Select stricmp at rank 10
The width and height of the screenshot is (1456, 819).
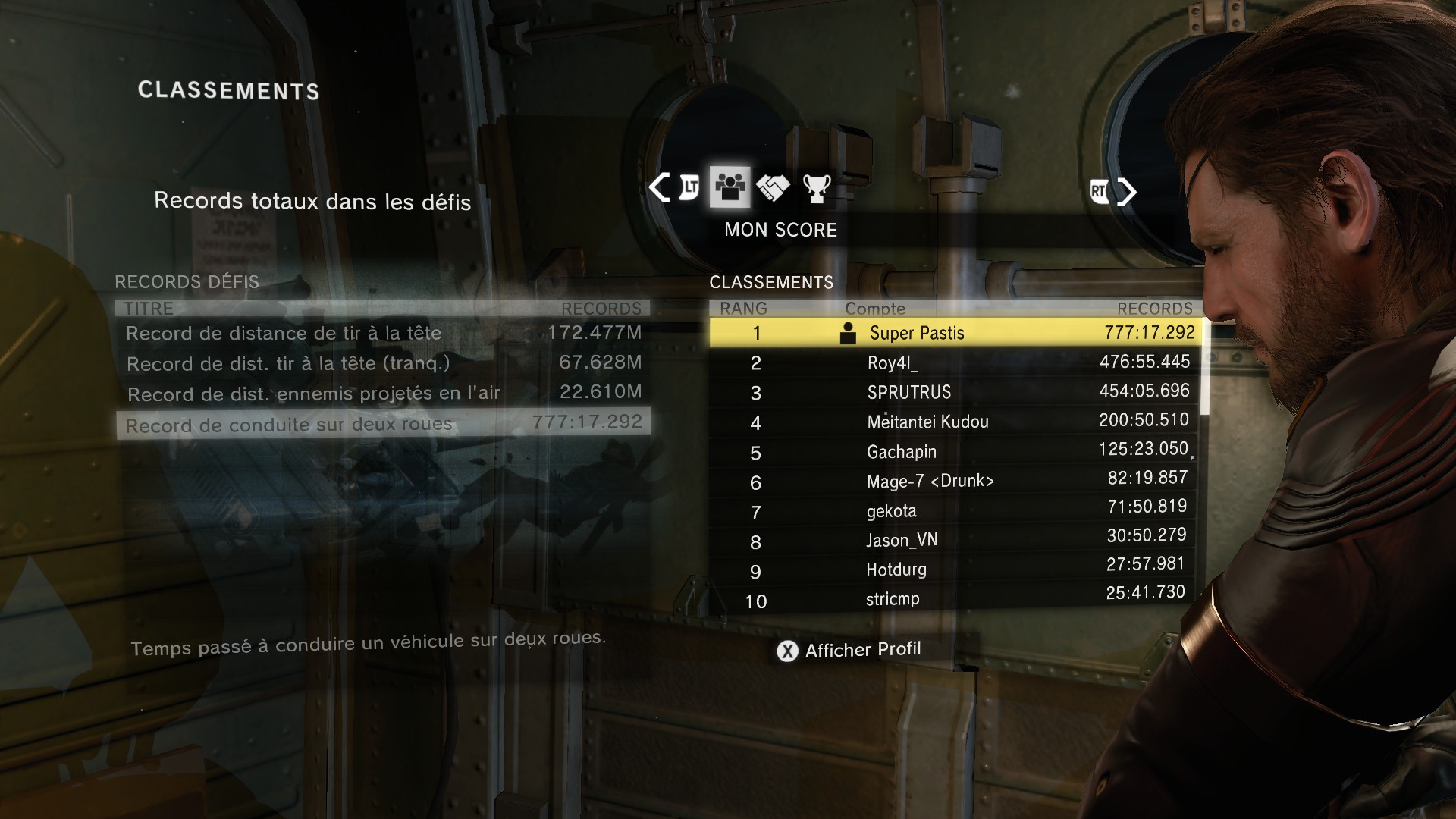coord(955,599)
